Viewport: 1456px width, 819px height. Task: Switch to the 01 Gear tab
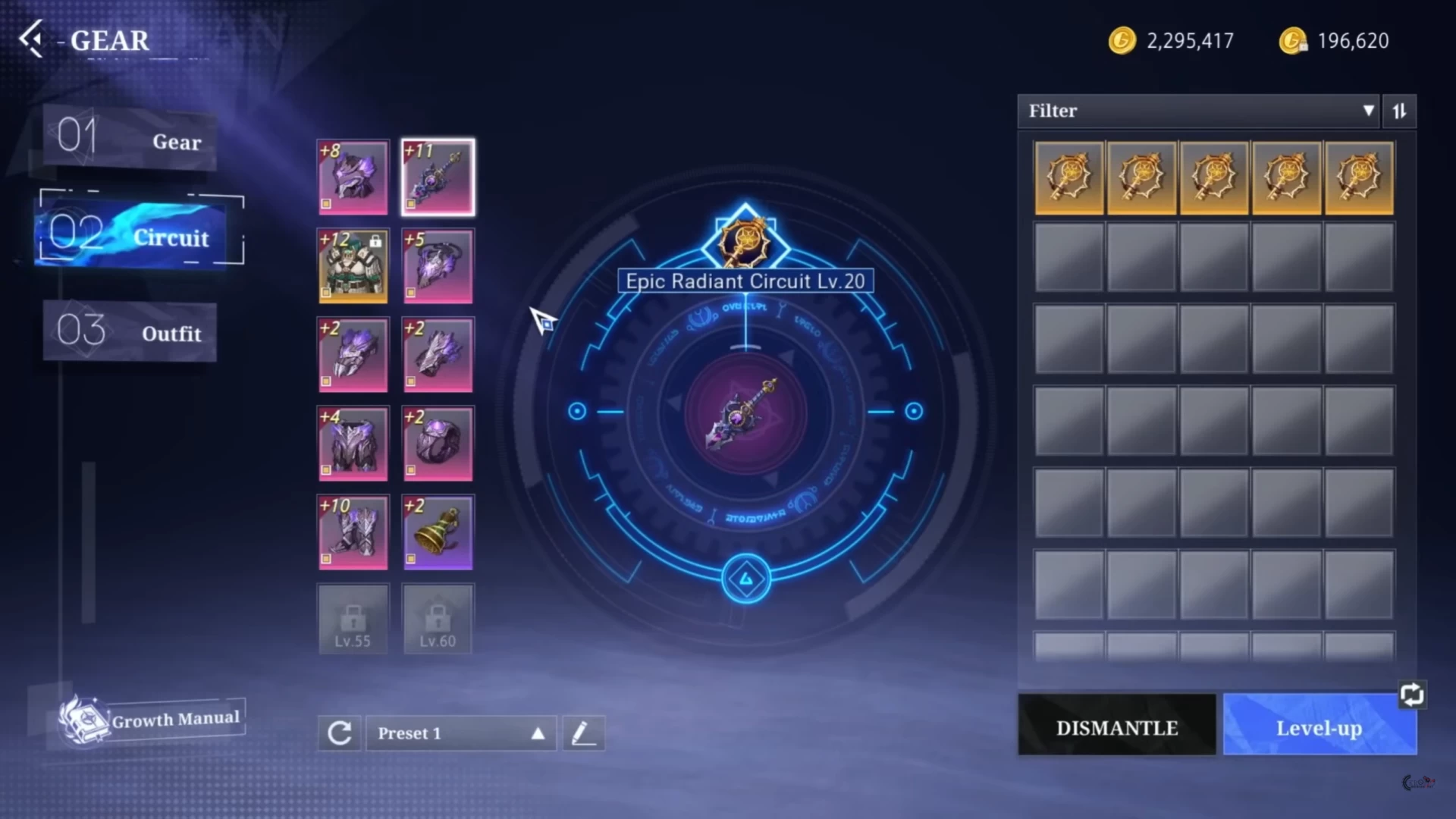click(130, 138)
